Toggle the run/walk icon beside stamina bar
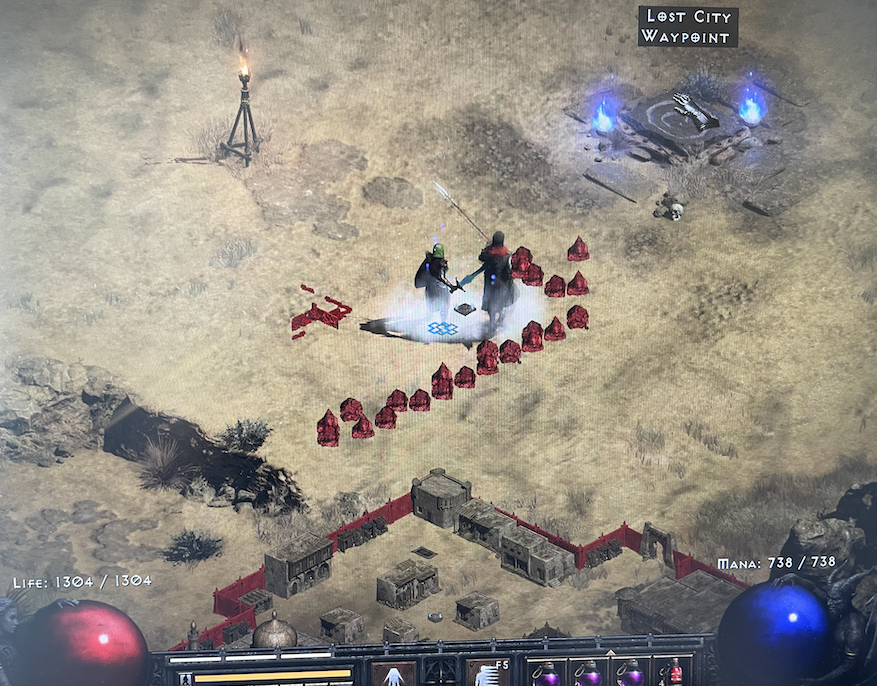The image size is (877, 686). [x=185, y=679]
